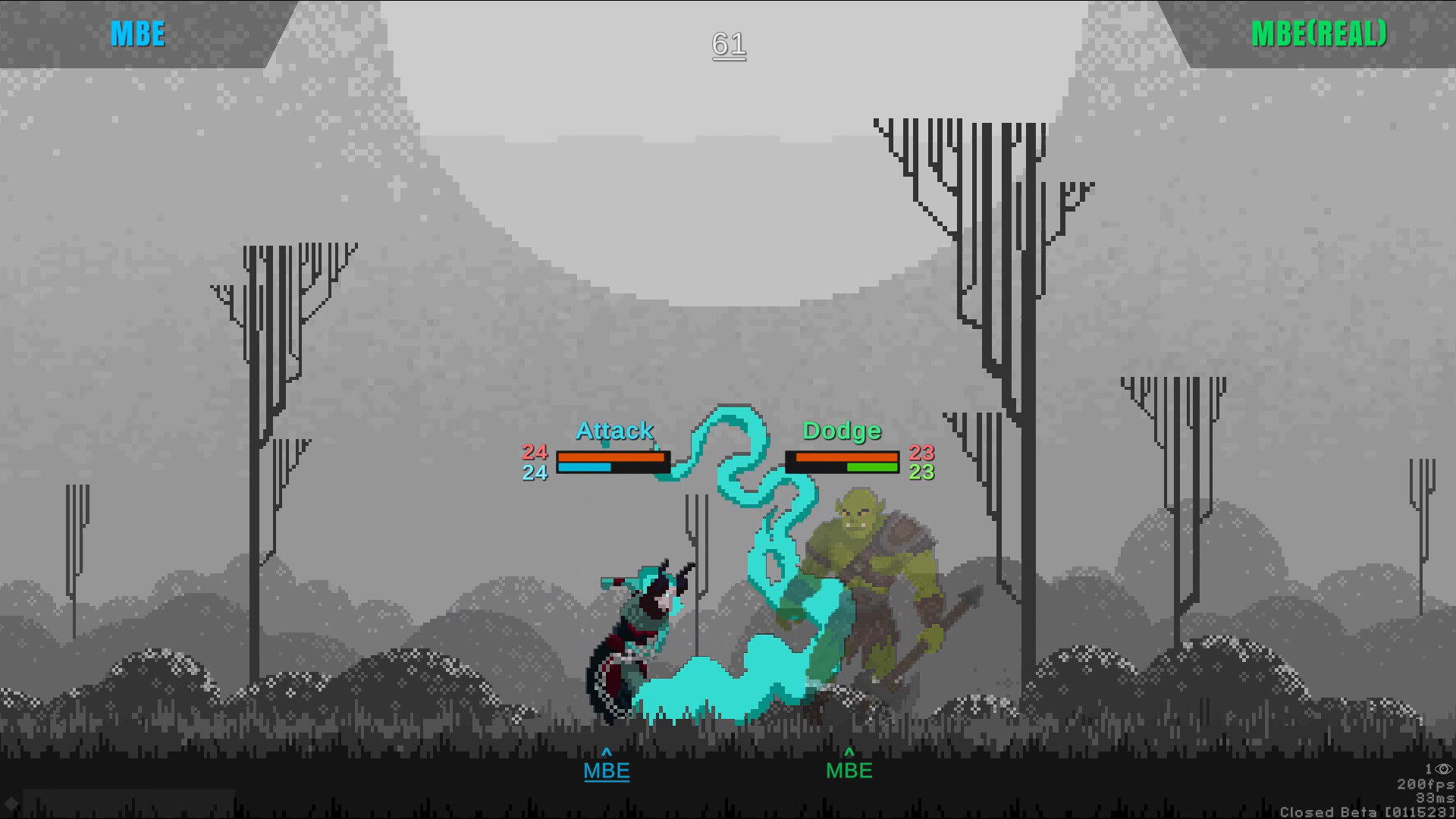Toggle the Dodge action indicator

(843, 430)
